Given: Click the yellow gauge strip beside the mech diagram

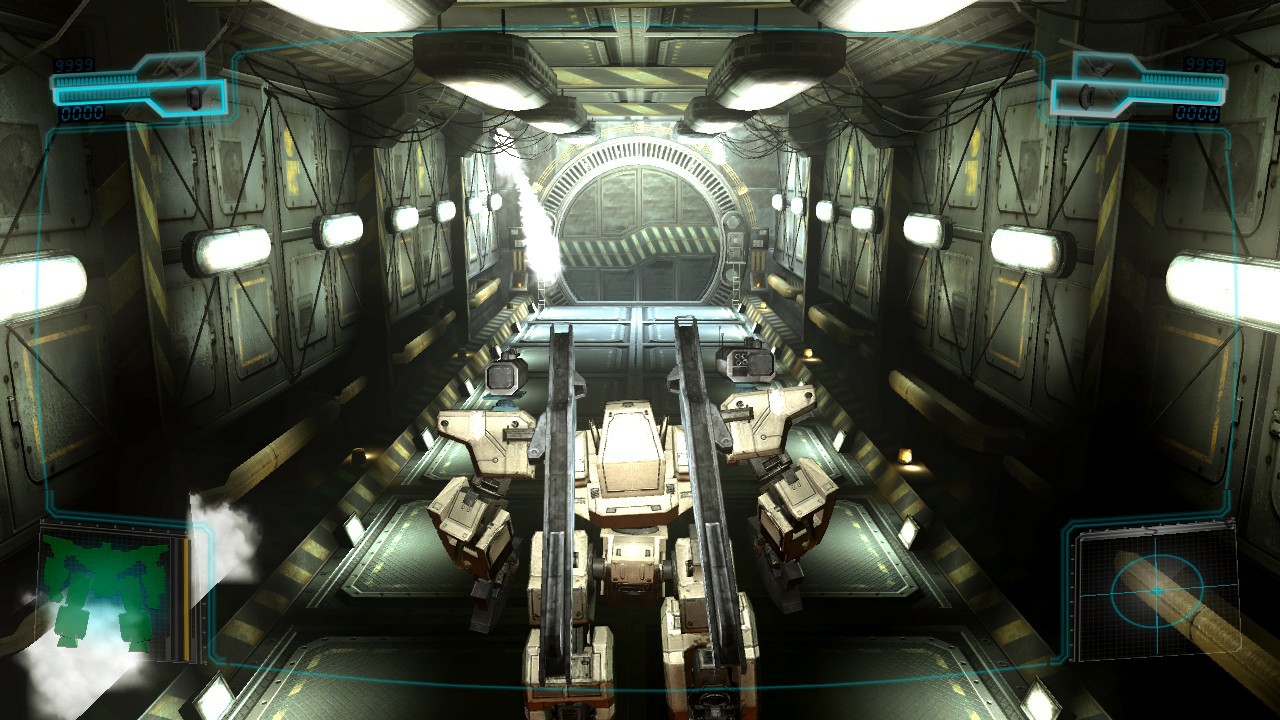Looking at the screenshot, I should 187,595.
